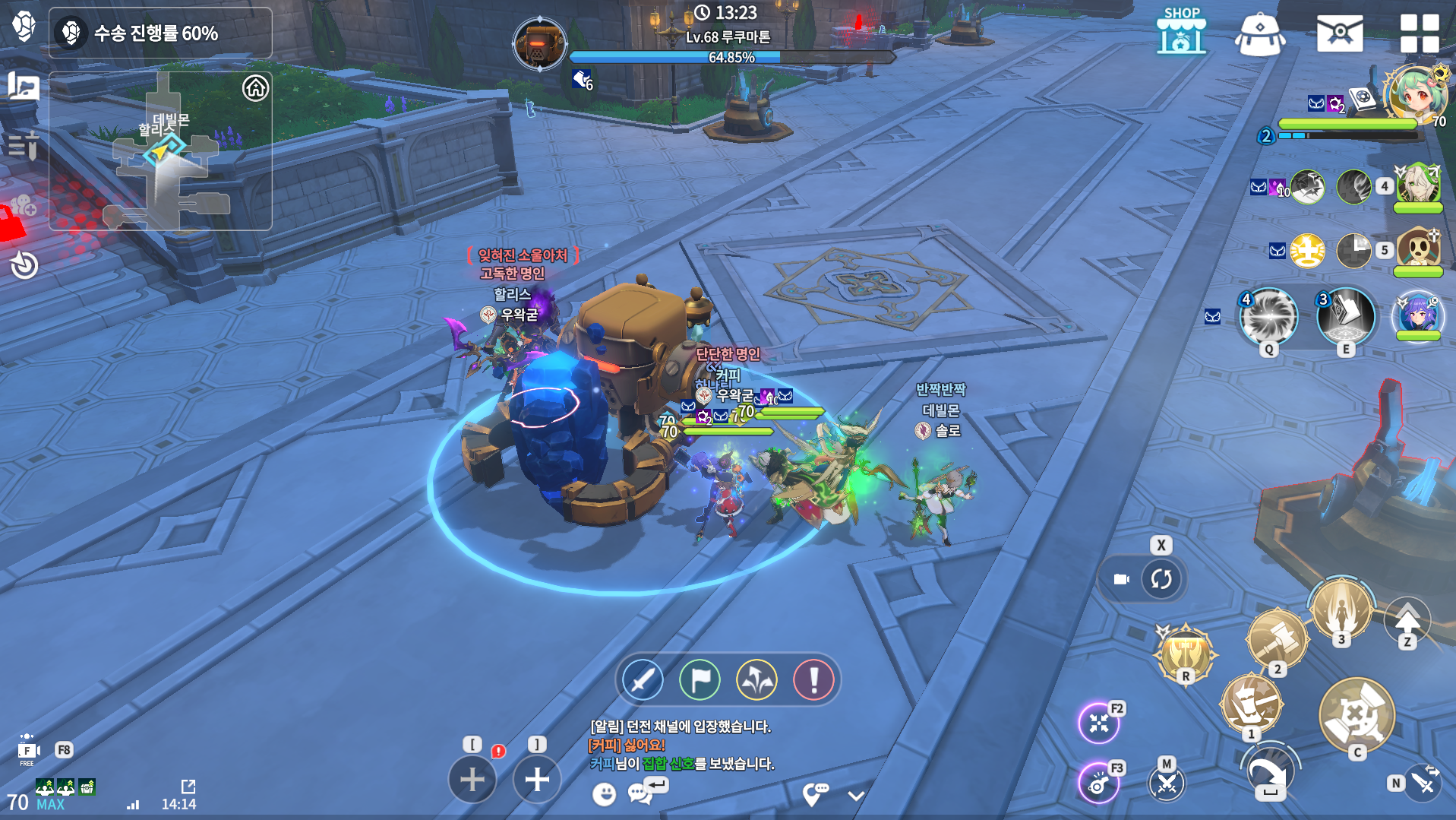The image size is (1456, 820).
Task: Click the home icon on minimap
Action: pyautogui.click(x=255, y=88)
